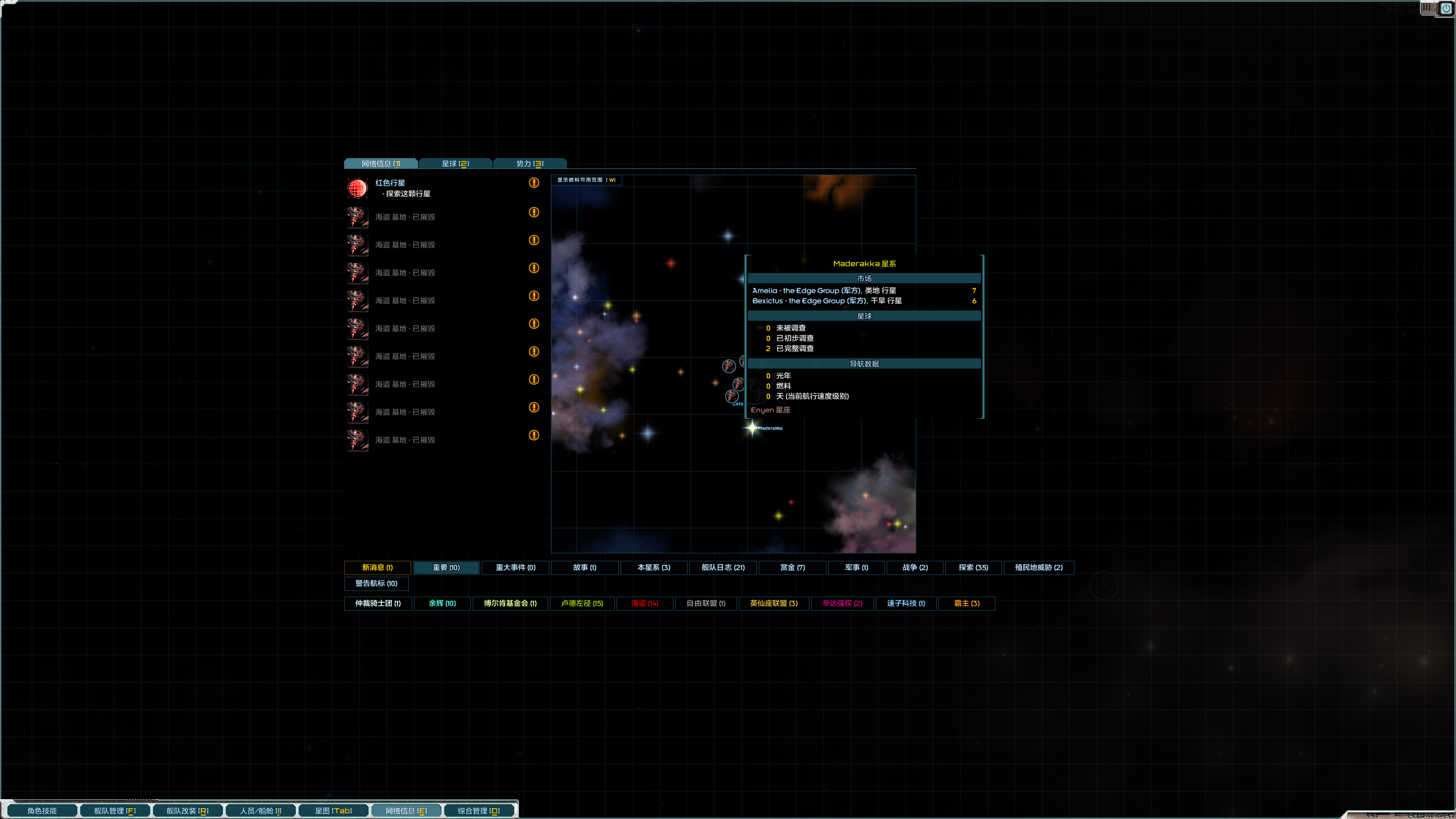Enable the 海盗 (14) faction filter
This screenshot has width=1456, height=819.
pos(644,603)
